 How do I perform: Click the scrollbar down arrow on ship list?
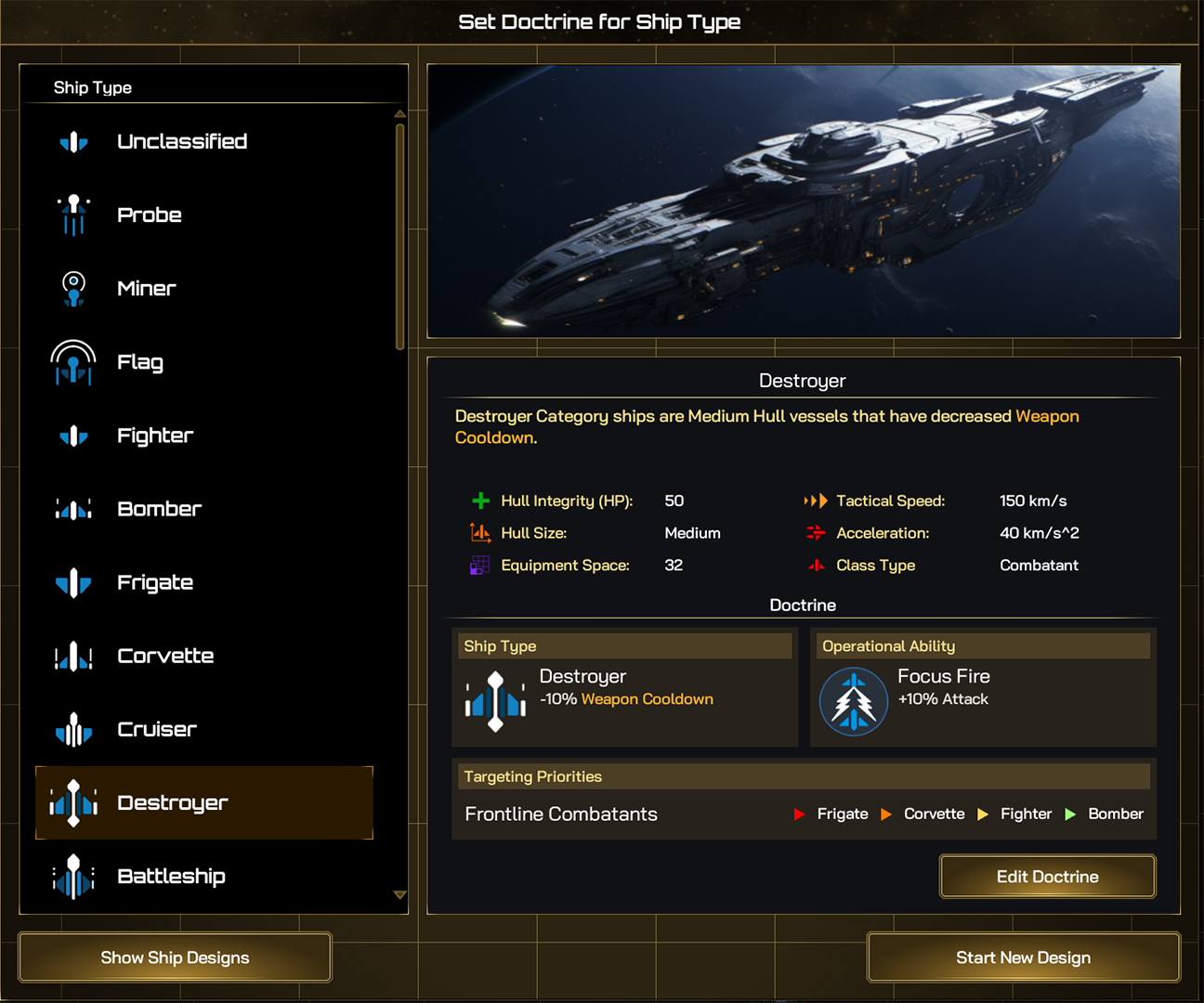[x=399, y=895]
